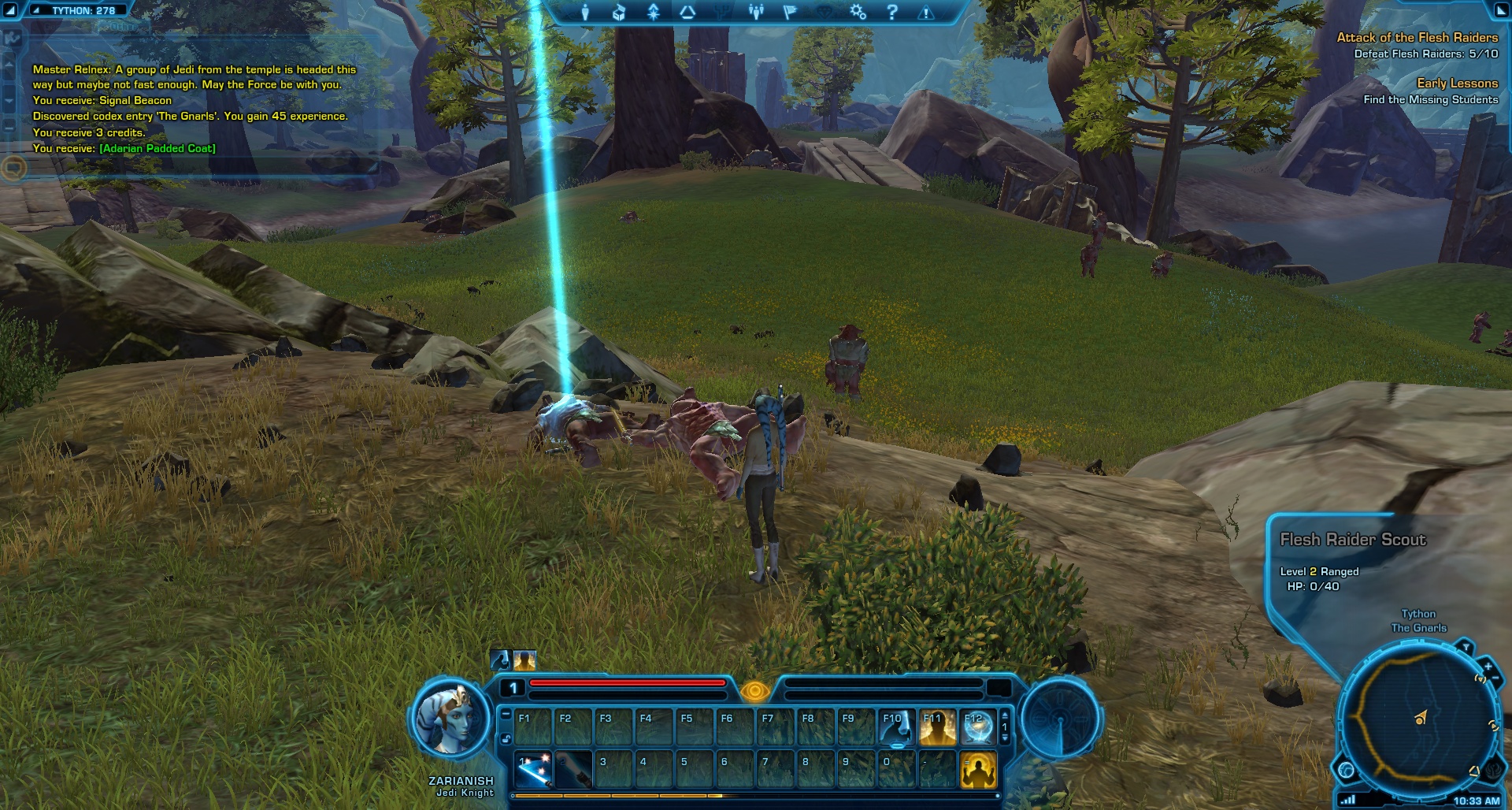Open preferences gear icon
The image size is (1512, 810).
coord(858,13)
